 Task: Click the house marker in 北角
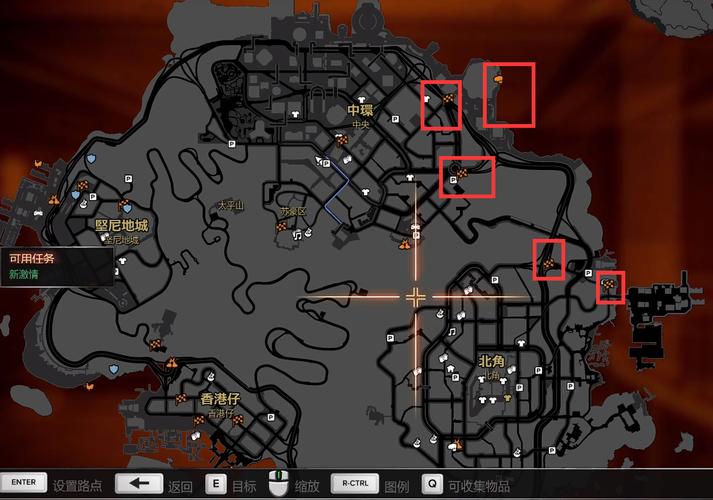(451, 368)
